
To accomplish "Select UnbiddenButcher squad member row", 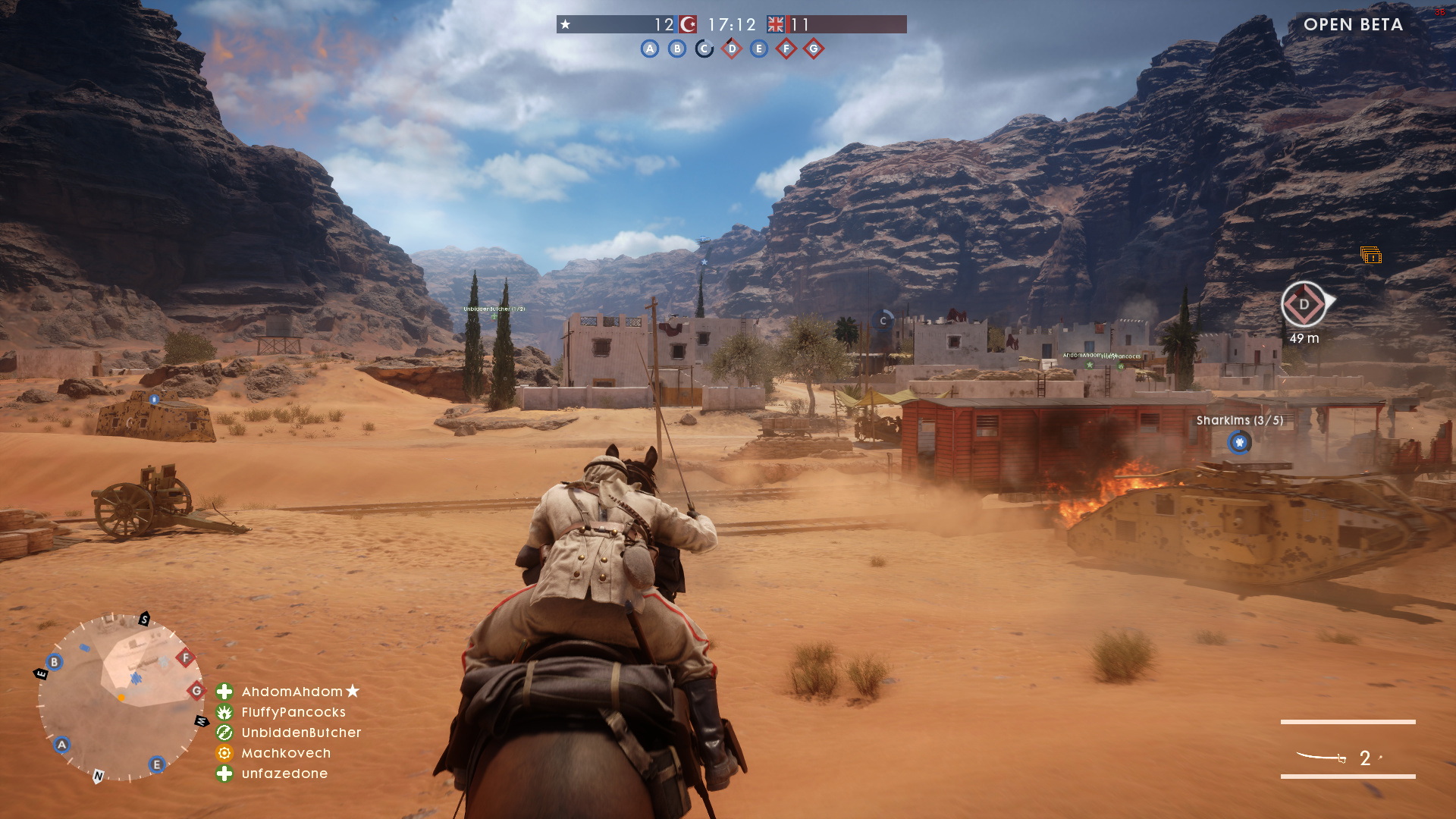I will (x=300, y=733).
